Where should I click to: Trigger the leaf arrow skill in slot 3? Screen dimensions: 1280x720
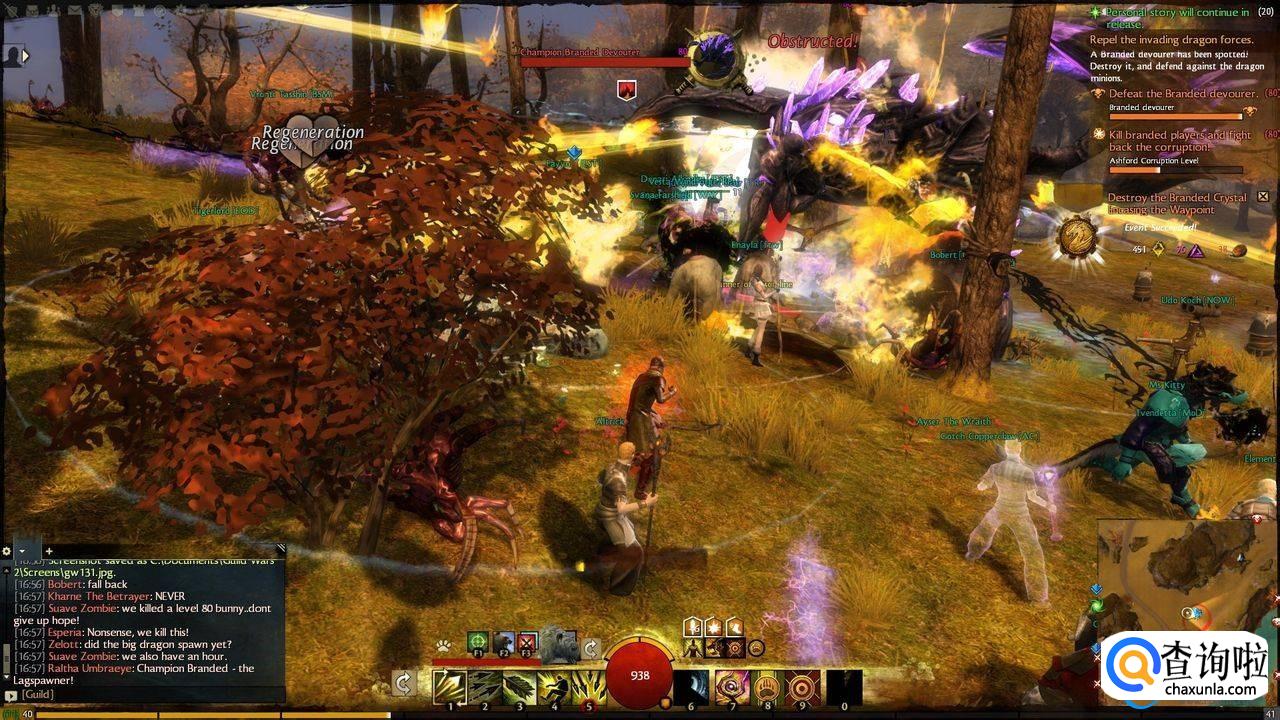[x=519, y=687]
